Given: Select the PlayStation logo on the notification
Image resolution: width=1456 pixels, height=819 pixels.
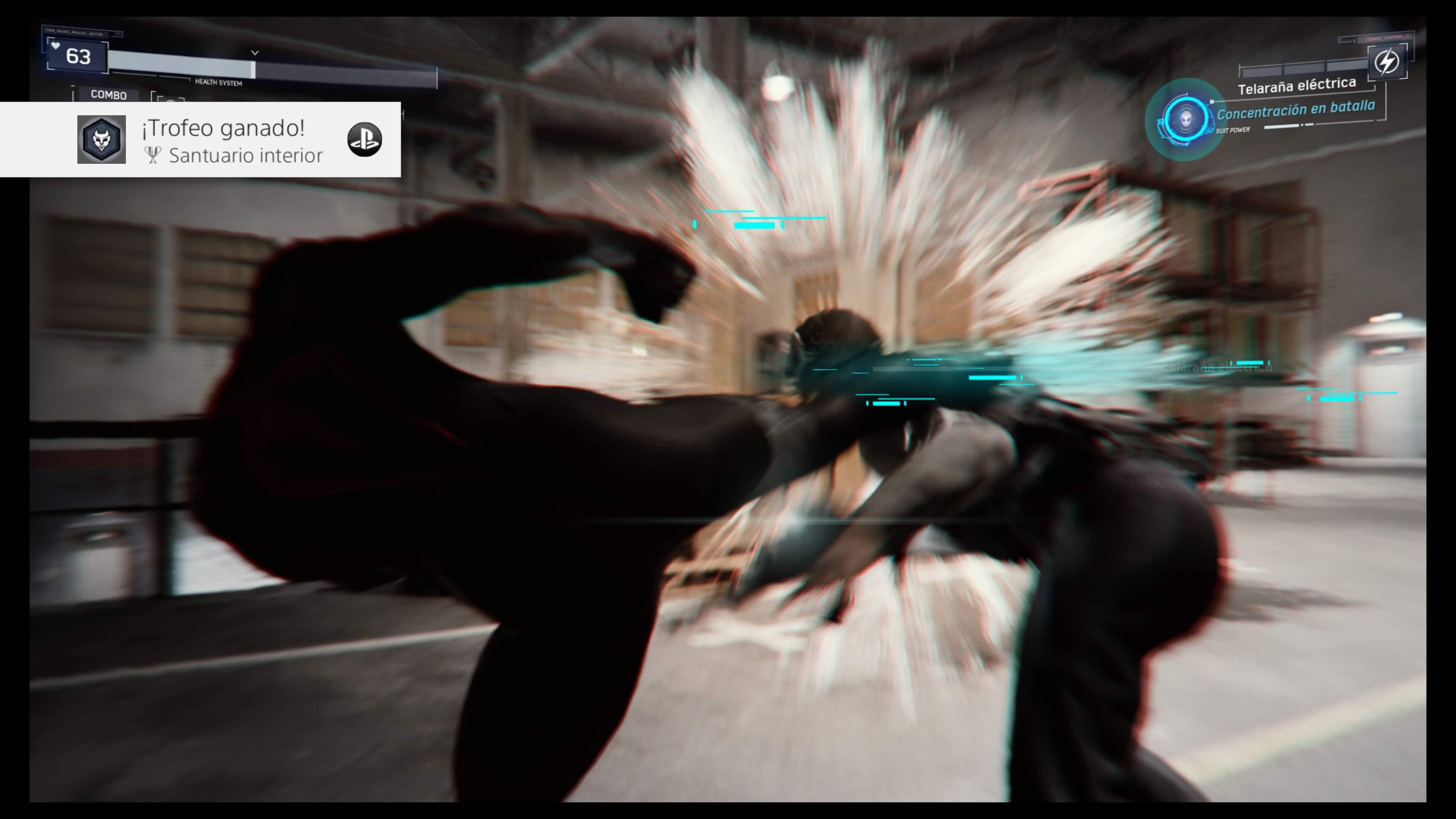Looking at the screenshot, I should [364, 140].
